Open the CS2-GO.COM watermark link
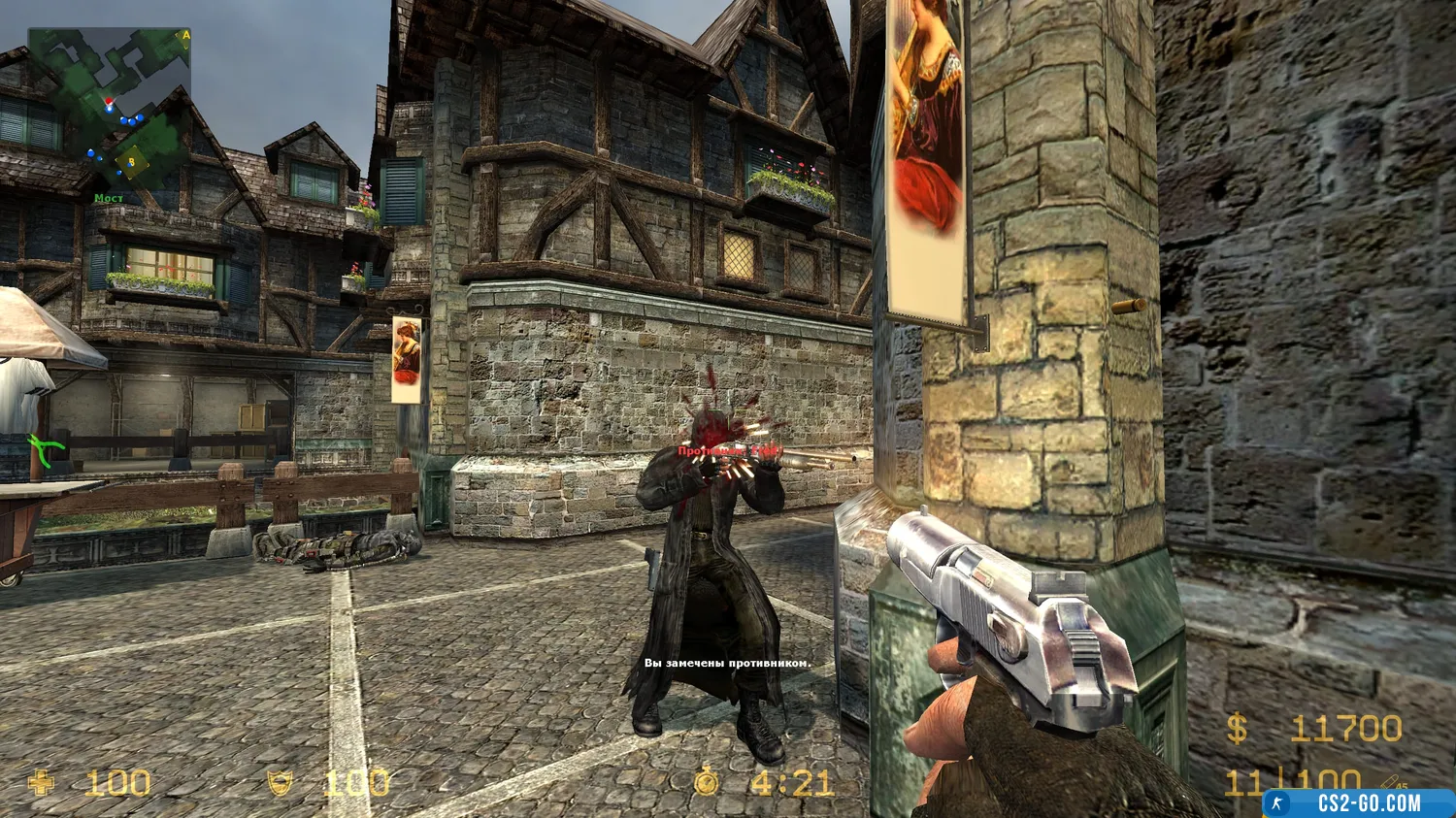The image size is (1456, 818). [x=1358, y=803]
